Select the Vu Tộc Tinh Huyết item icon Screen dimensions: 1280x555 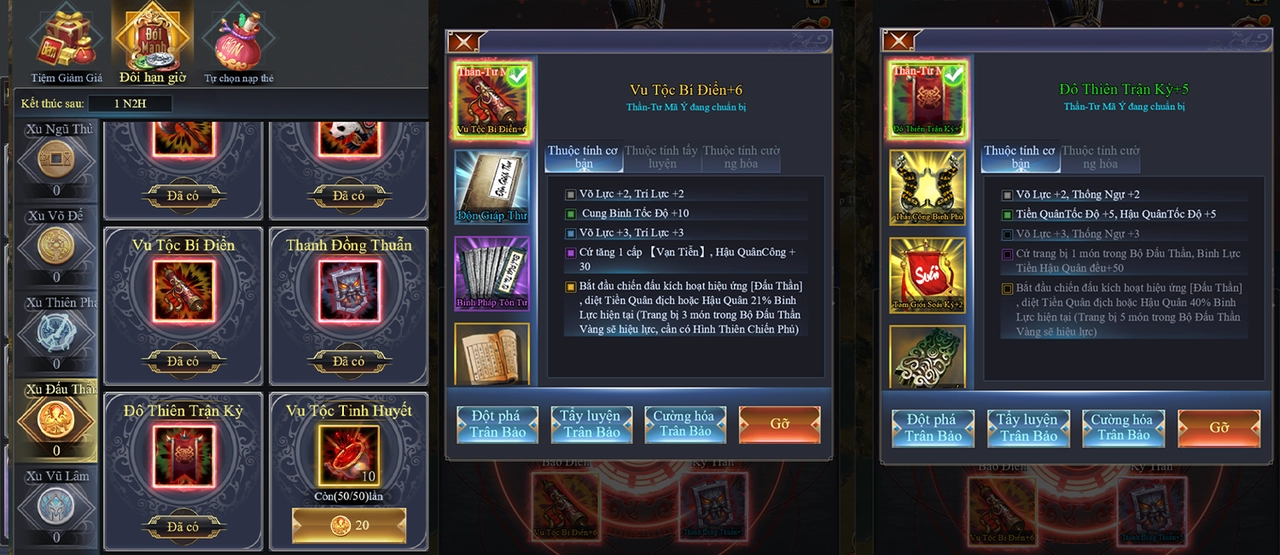click(349, 455)
